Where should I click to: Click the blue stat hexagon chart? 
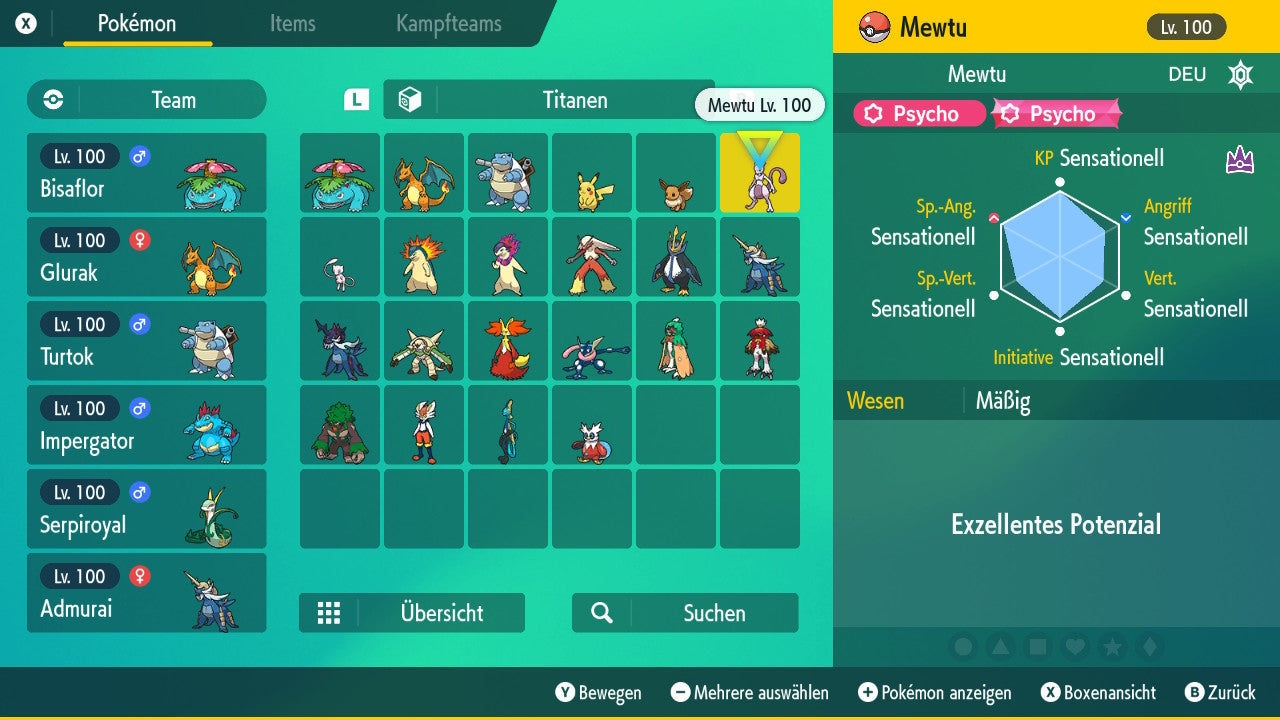coord(1058,255)
